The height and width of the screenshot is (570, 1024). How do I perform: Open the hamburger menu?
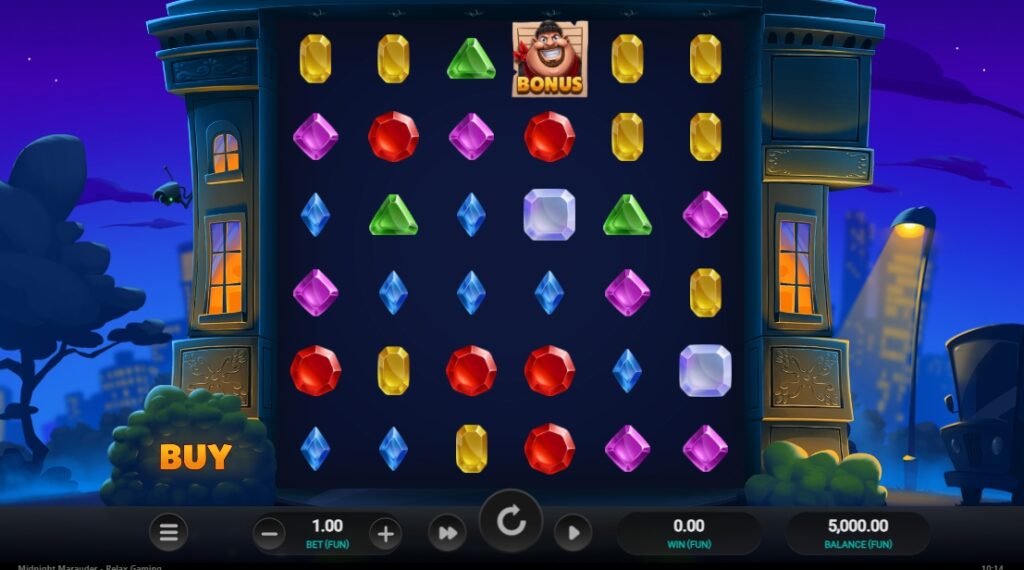tap(169, 533)
